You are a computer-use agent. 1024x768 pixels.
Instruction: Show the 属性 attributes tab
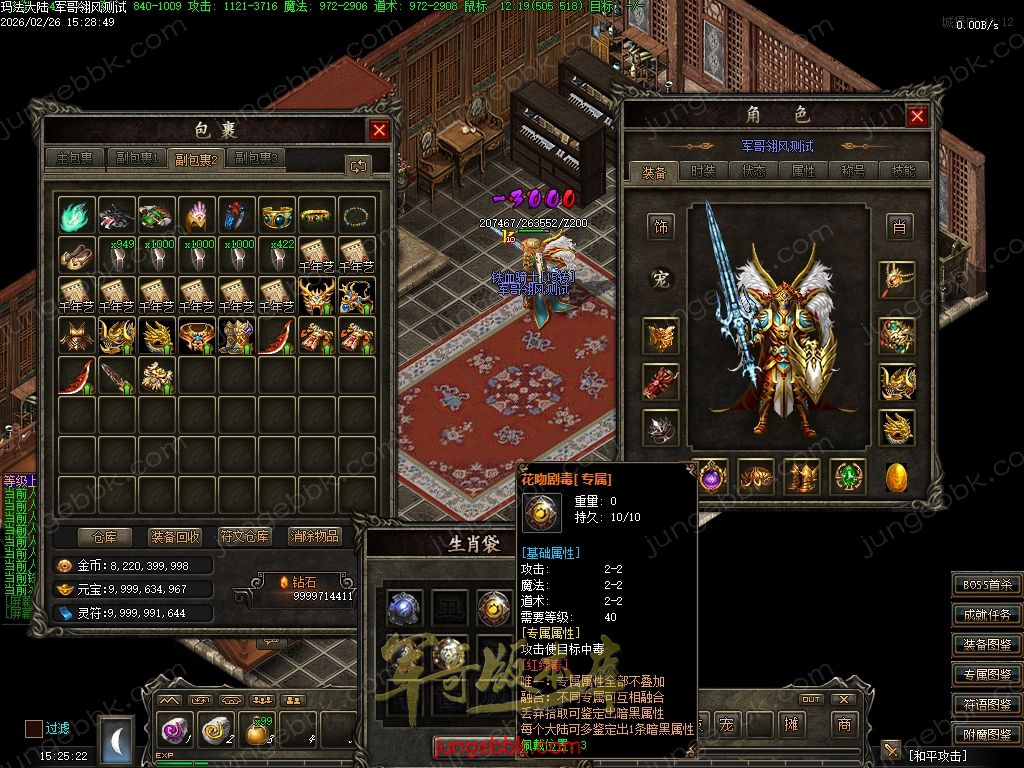pos(803,171)
